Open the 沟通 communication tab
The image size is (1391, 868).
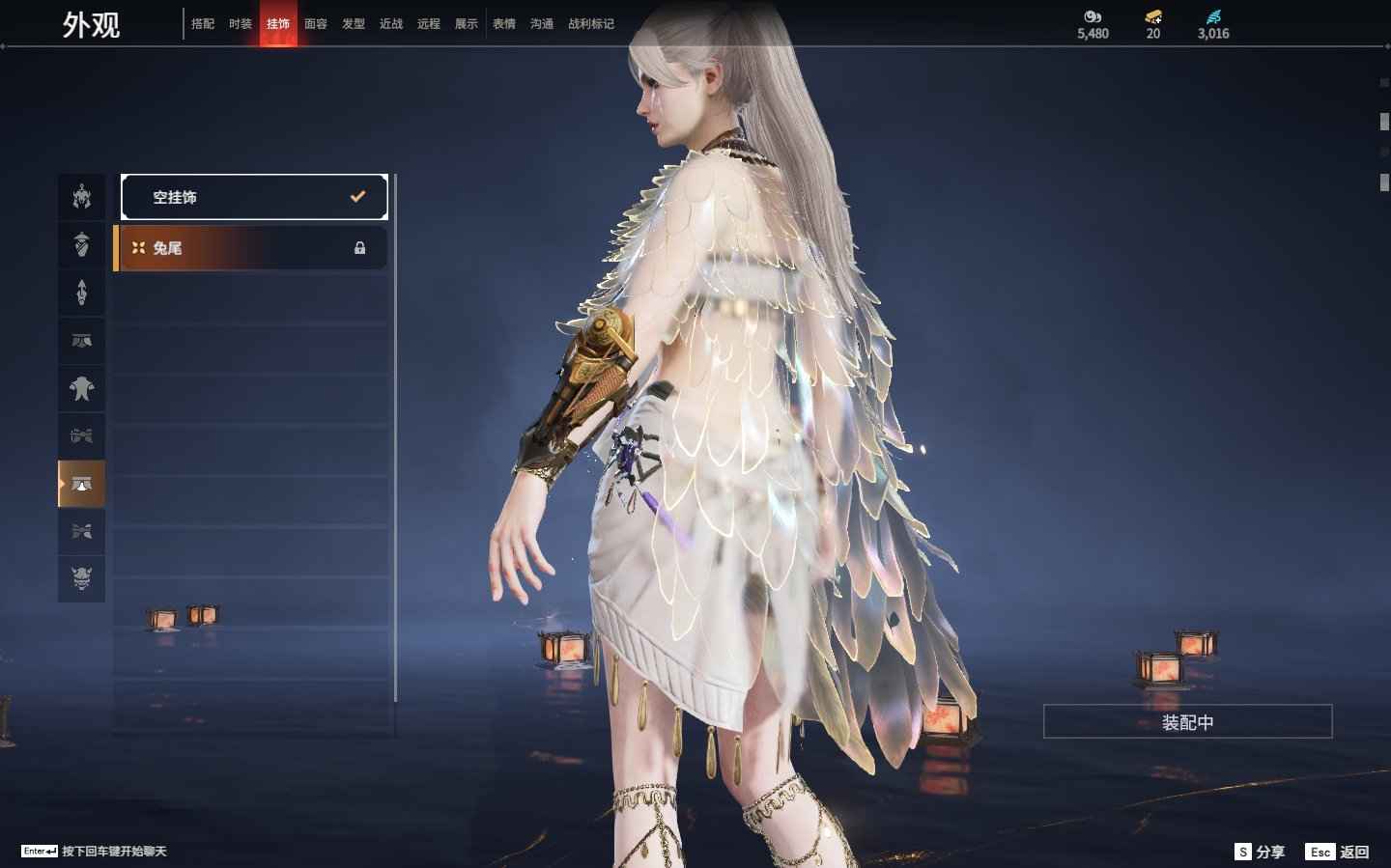pyautogui.click(x=542, y=24)
